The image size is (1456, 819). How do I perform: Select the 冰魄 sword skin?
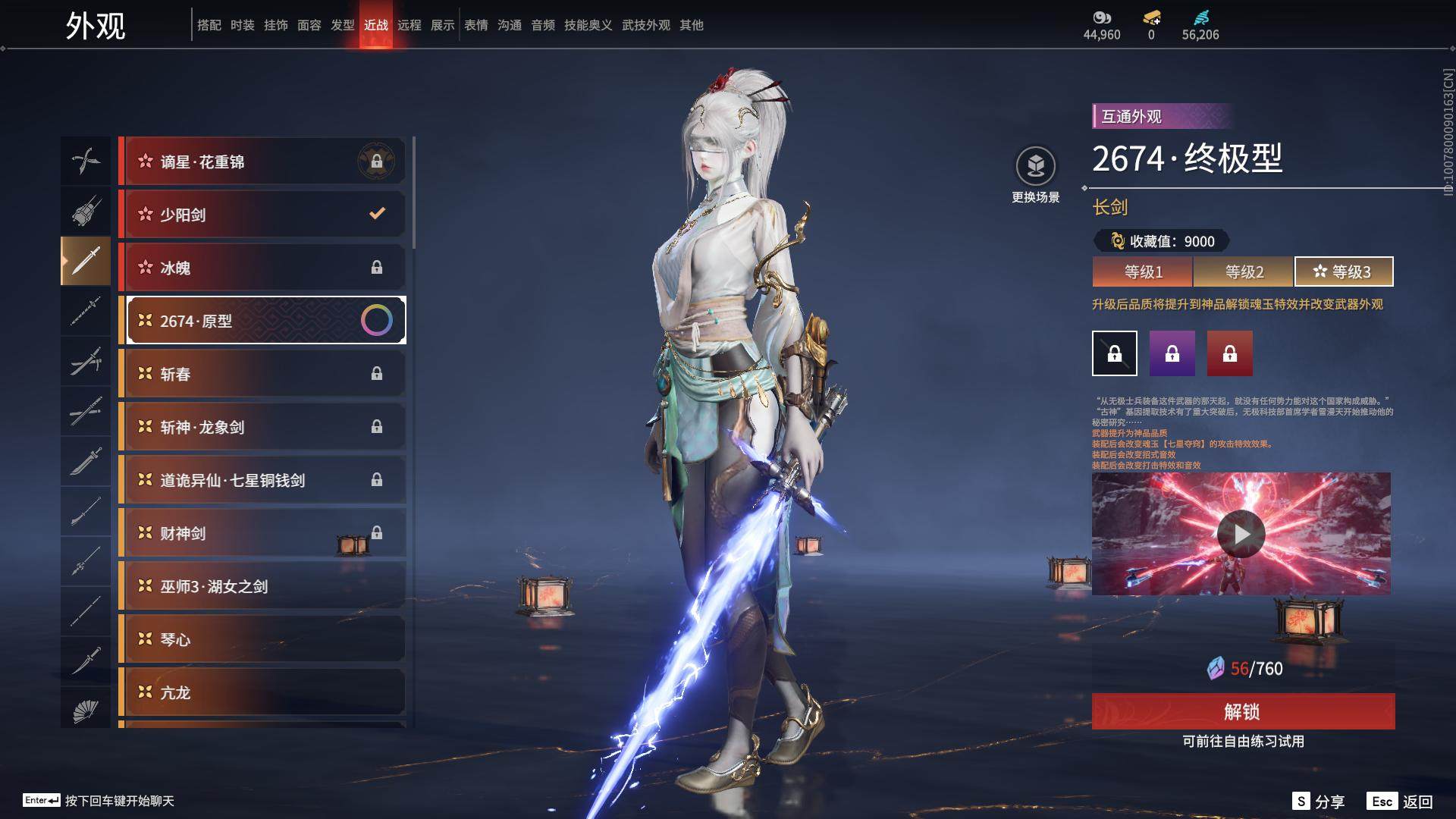(x=262, y=268)
